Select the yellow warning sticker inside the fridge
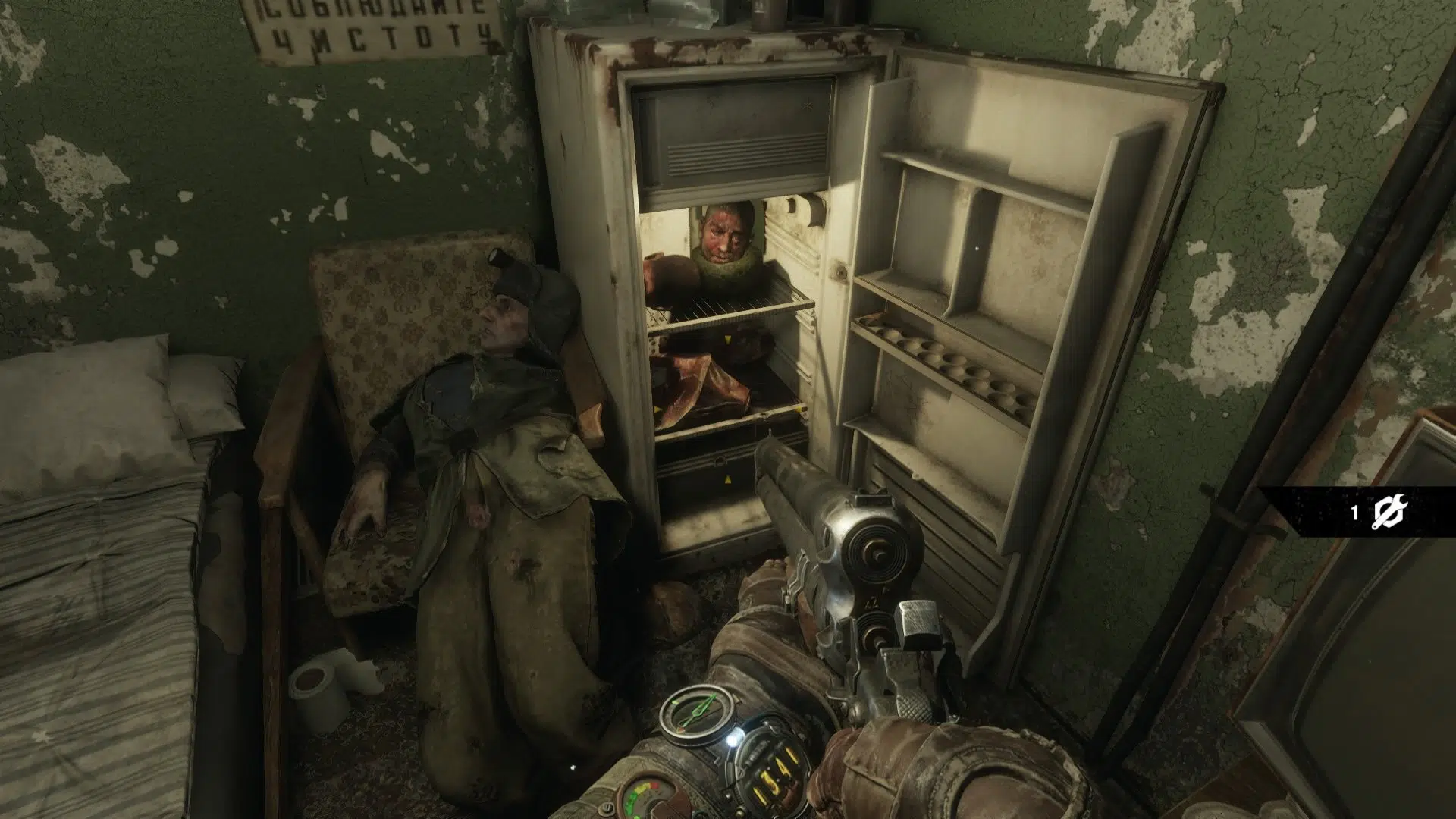1456x819 pixels. (x=728, y=339)
